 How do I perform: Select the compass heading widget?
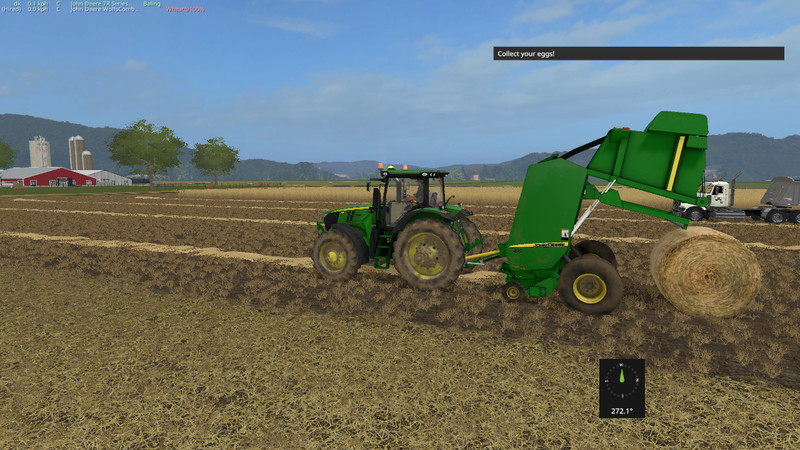[622, 387]
